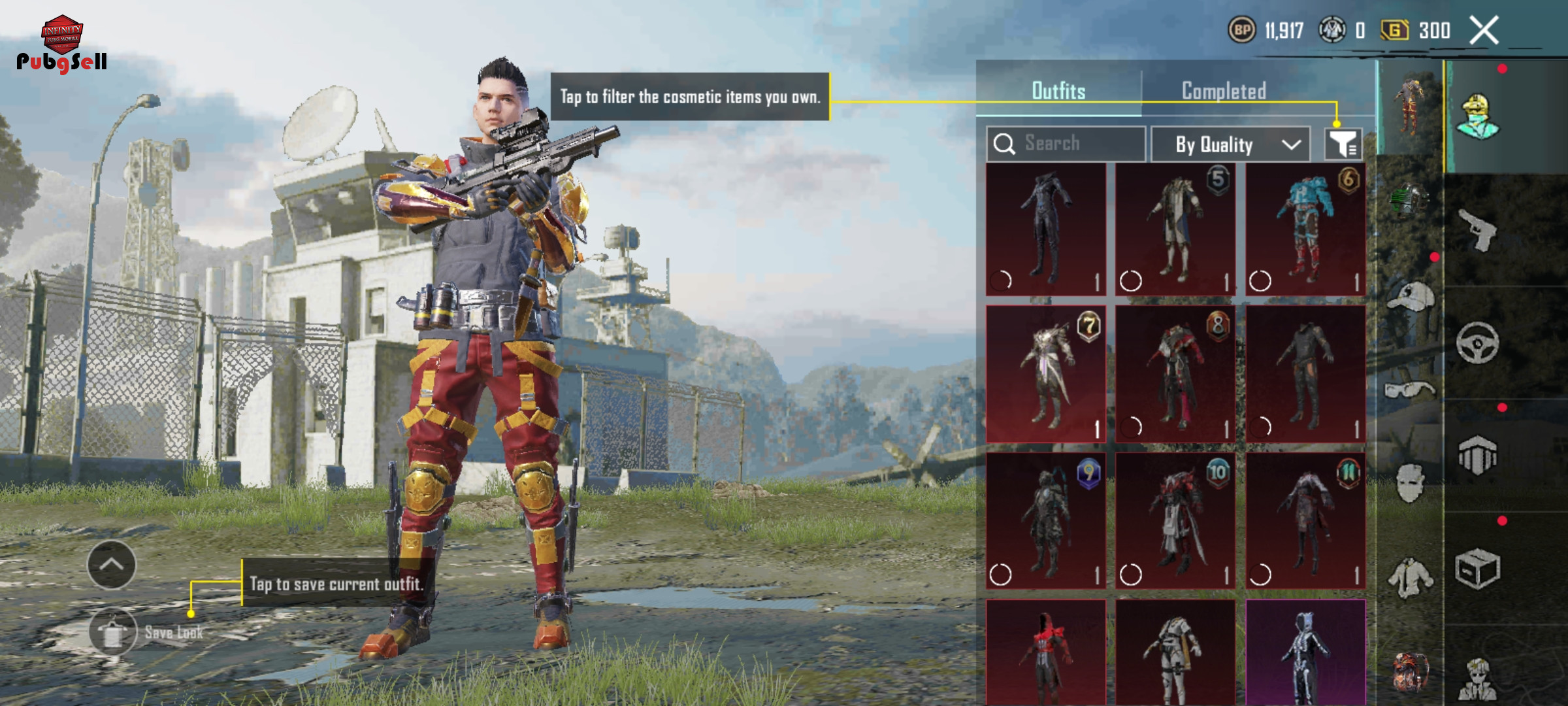Image resolution: width=1568 pixels, height=706 pixels.
Task: Select the Outfits tab
Action: pos(1058,91)
